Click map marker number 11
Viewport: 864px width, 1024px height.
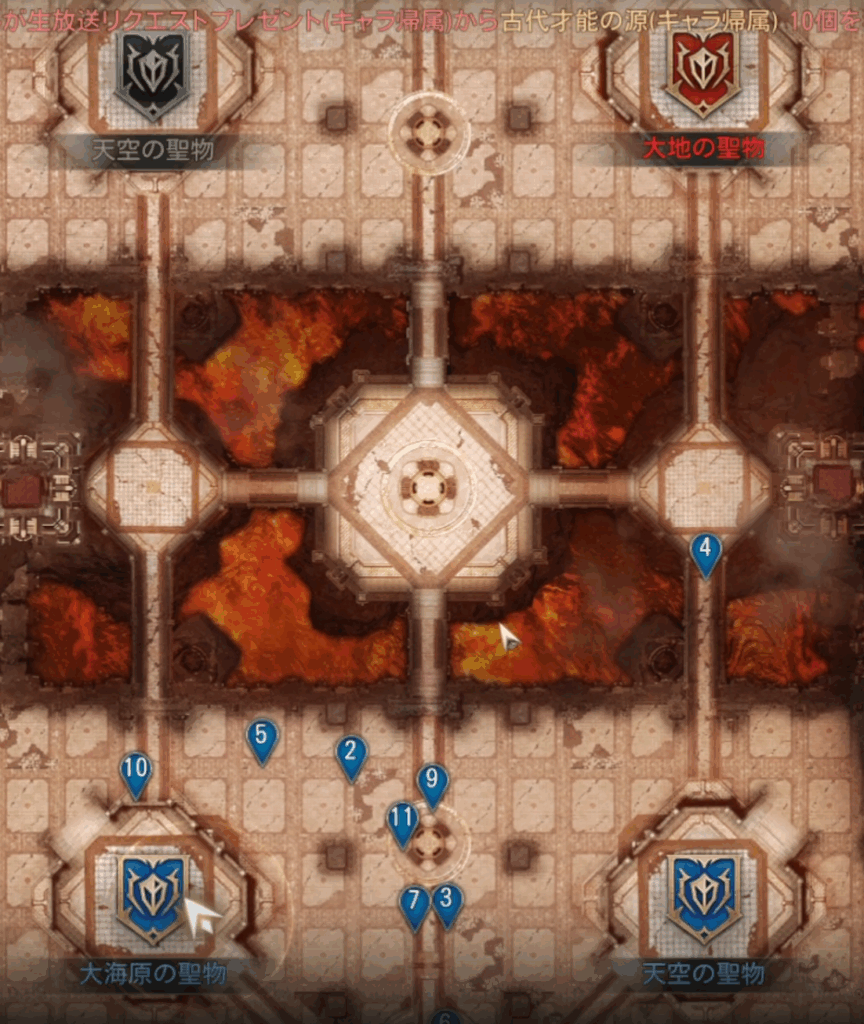point(402,819)
